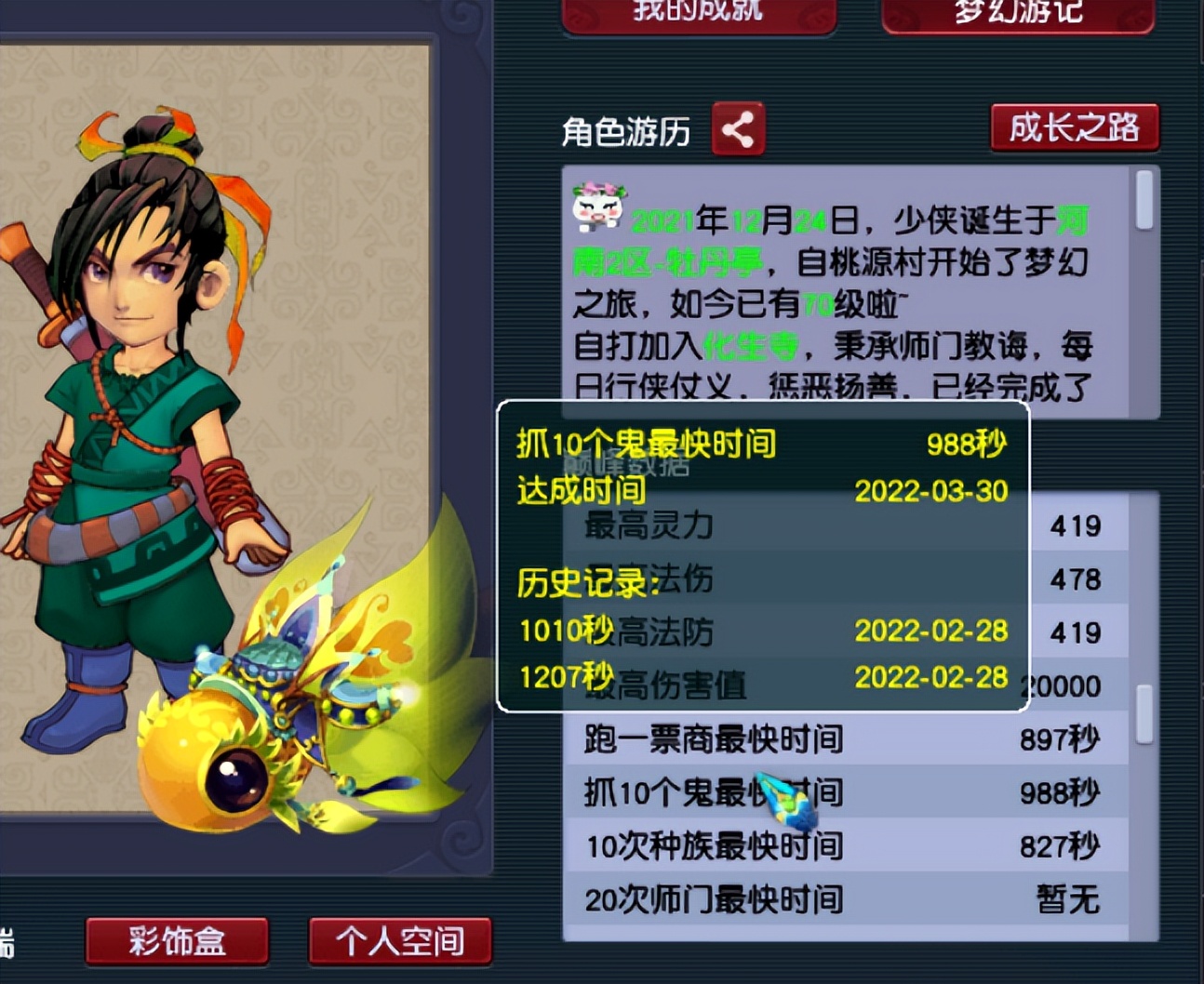Open the 彩饰盒 dialog
The image size is (1204, 984).
tap(176, 941)
